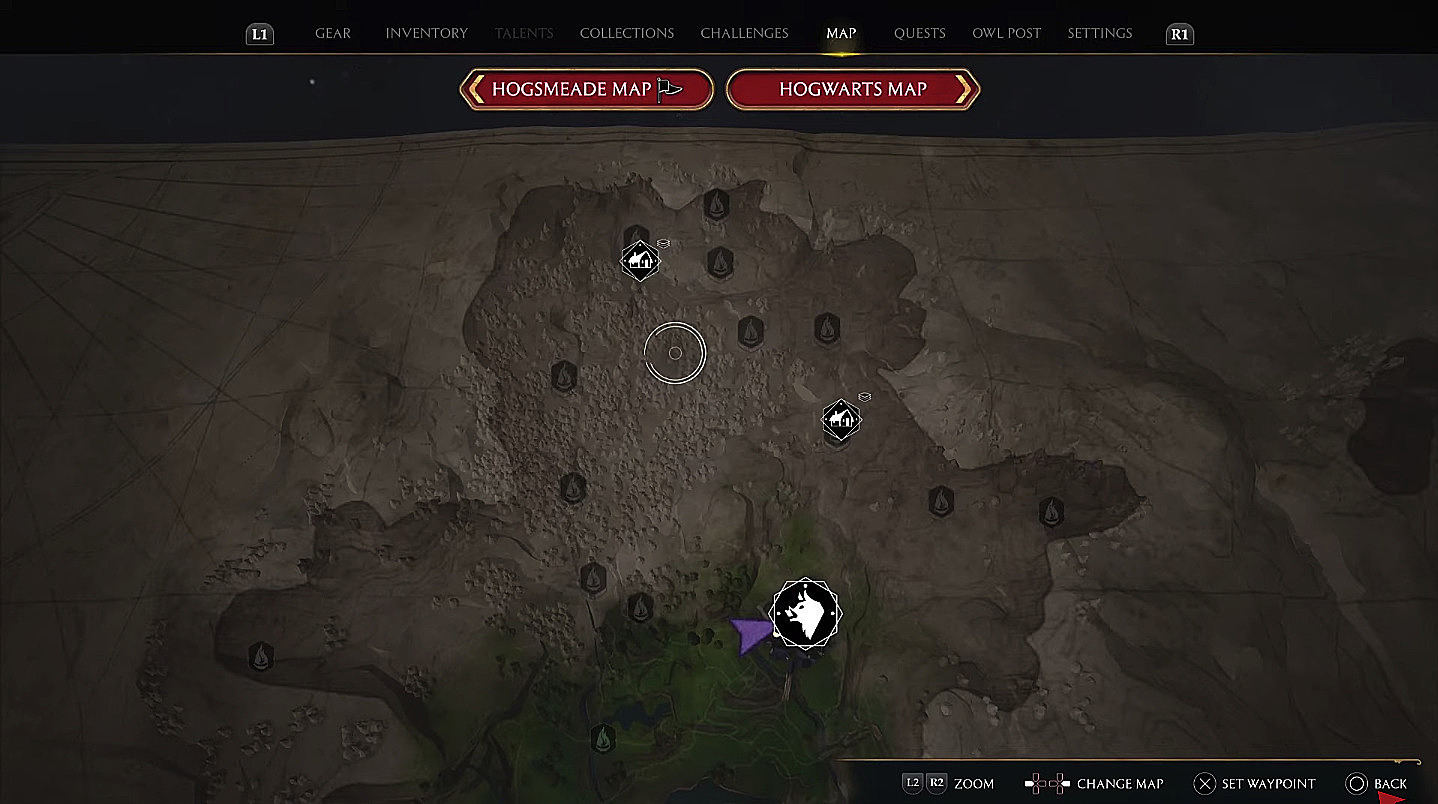
Task: Select the wolf den quest icon on the map
Action: (x=806, y=614)
